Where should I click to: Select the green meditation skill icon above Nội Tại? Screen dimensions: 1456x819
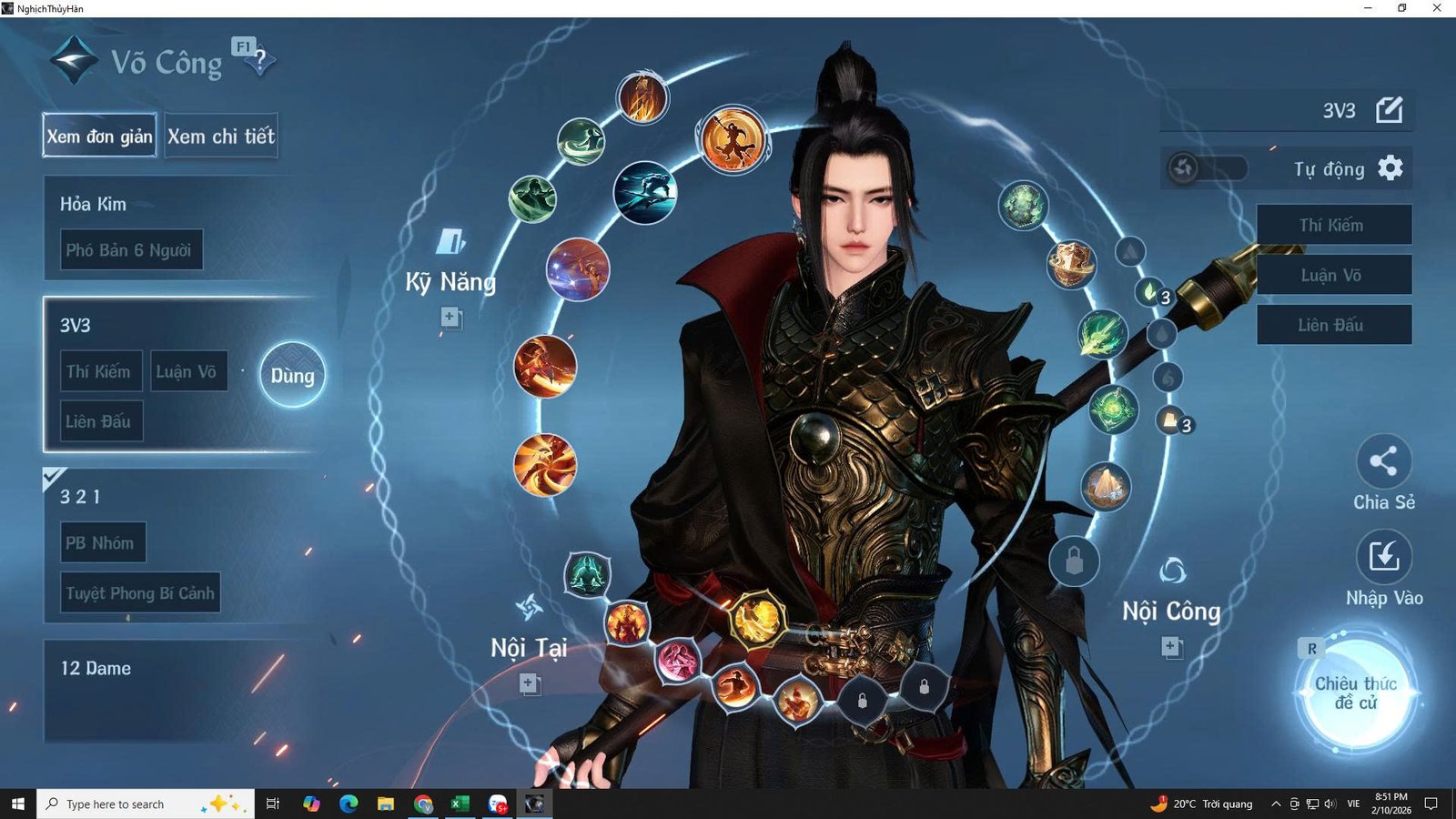click(x=586, y=576)
